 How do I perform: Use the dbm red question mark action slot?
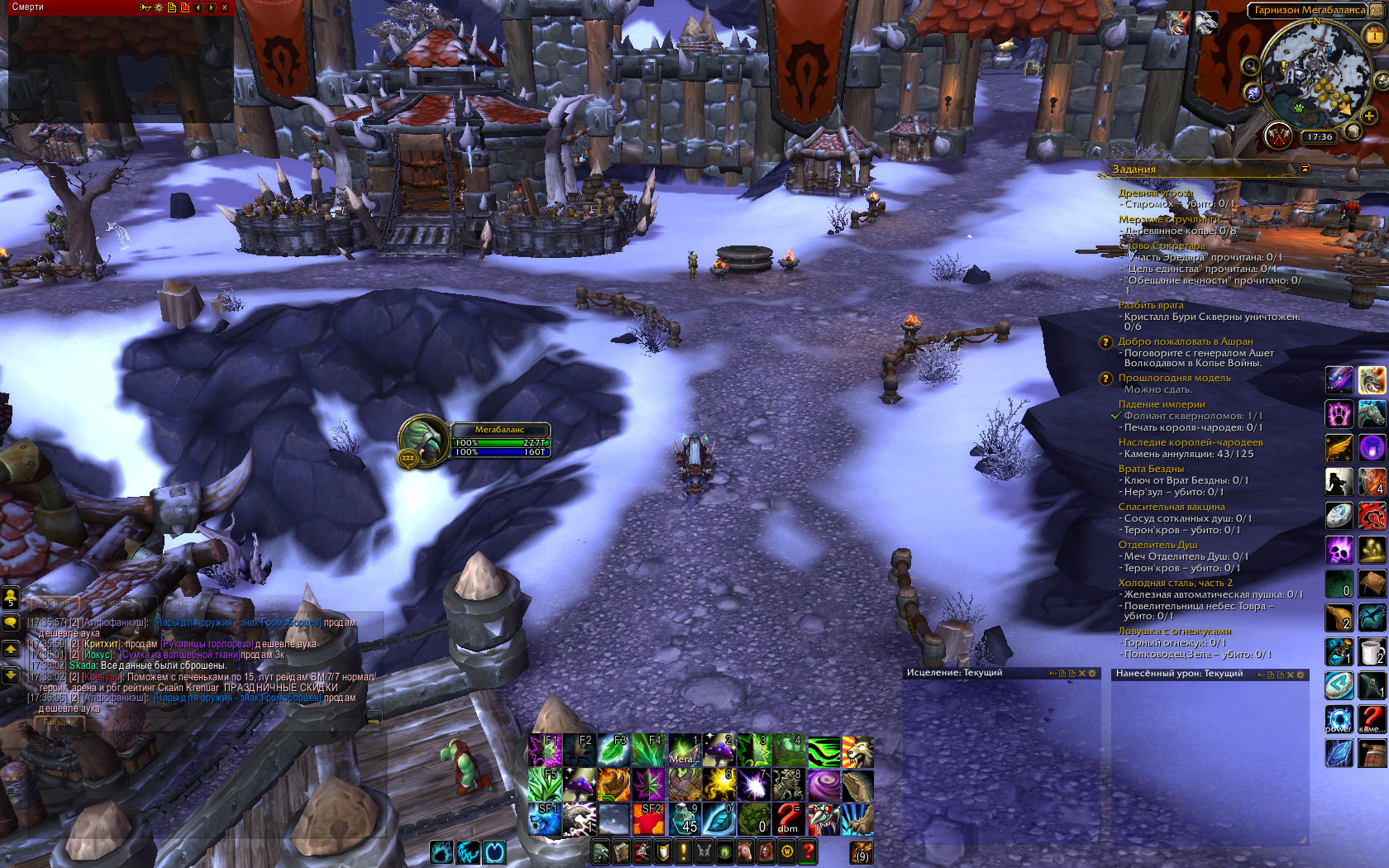pos(788,818)
